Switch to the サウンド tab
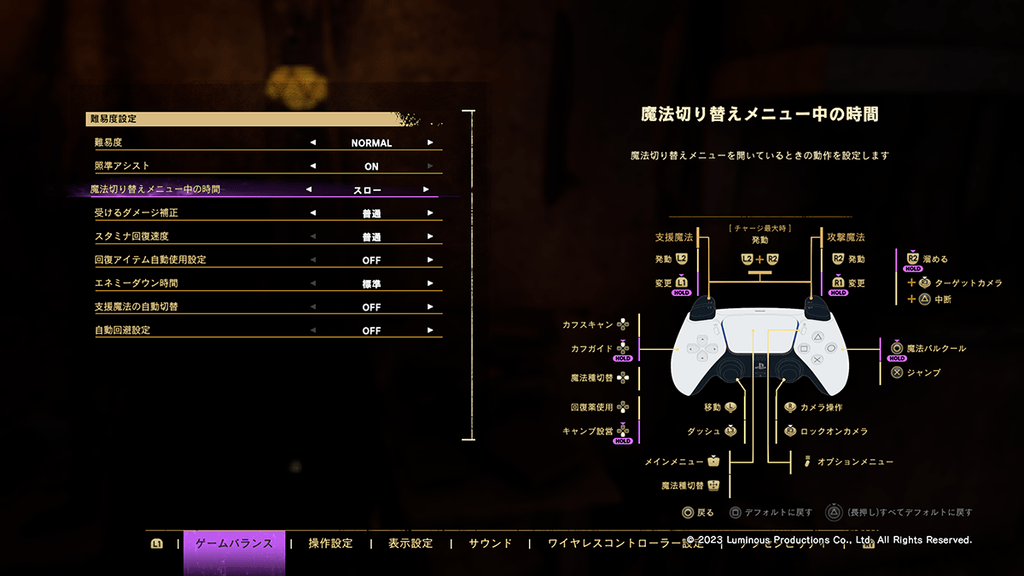Screen dimensions: 1024x576 point(490,544)
